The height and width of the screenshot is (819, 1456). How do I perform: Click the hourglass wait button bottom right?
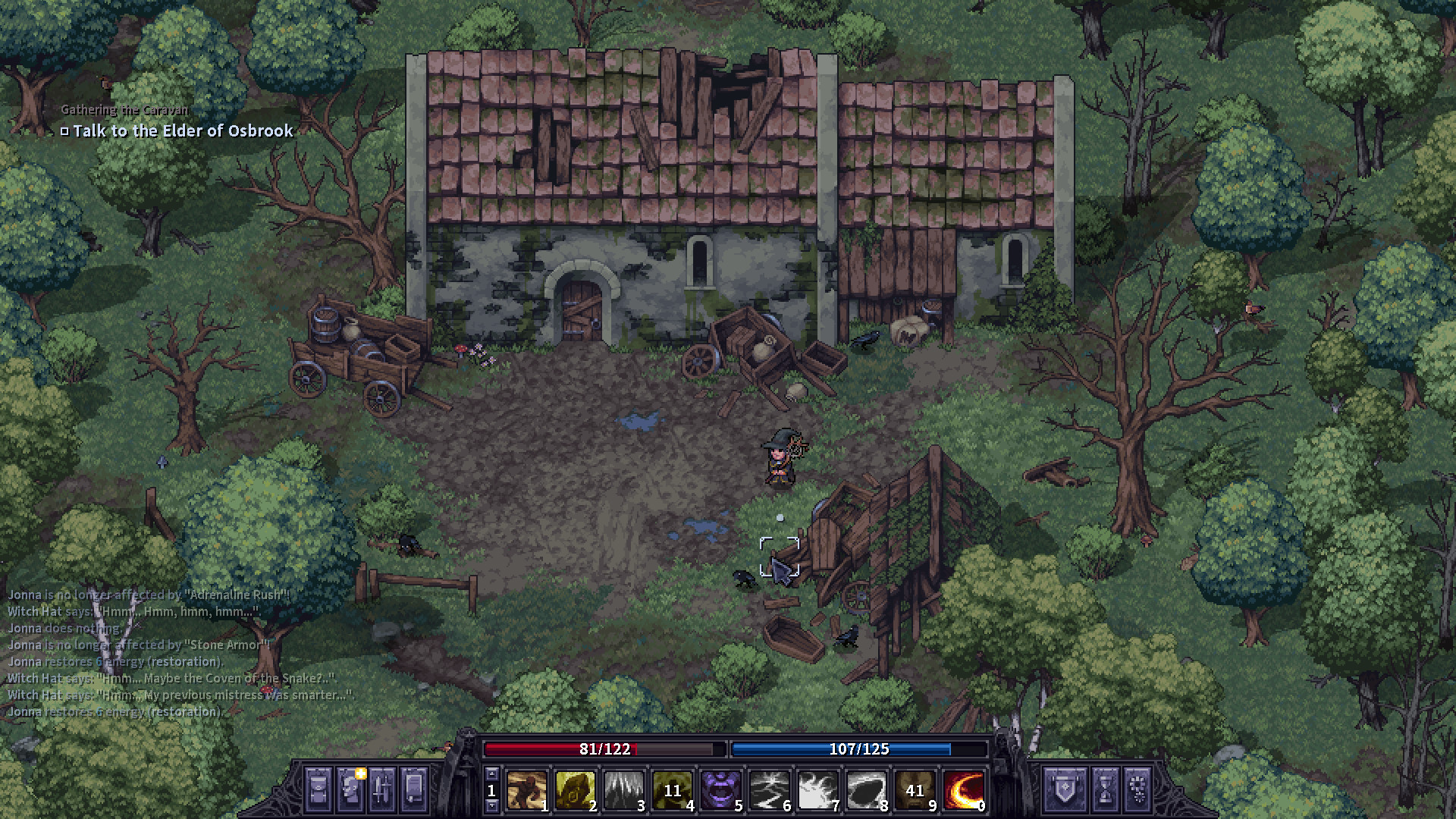click(x=1106, y=790)
